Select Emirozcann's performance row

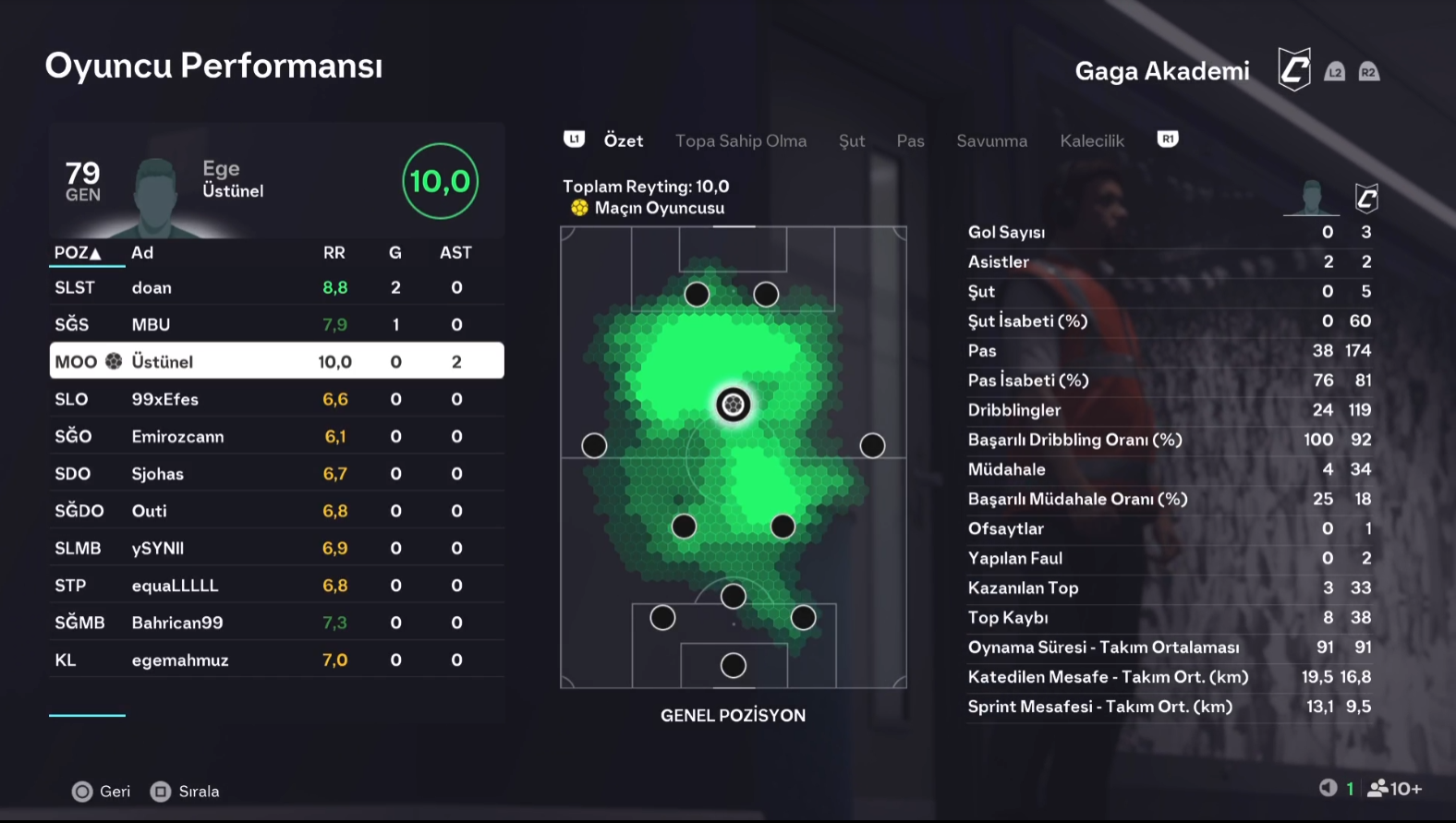(276, 436)
